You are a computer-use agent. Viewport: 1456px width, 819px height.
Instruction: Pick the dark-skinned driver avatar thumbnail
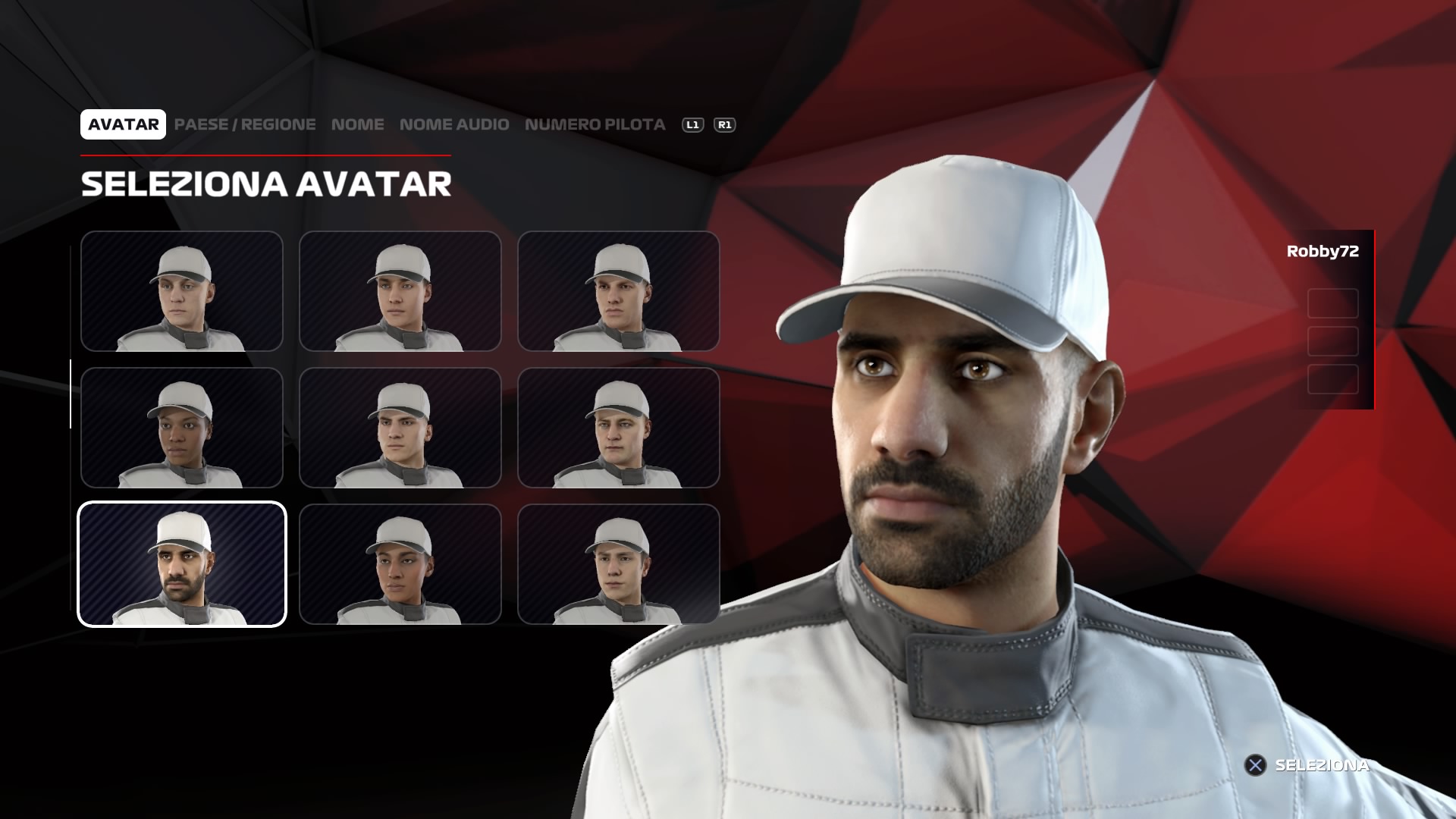[x=182, y=428]
